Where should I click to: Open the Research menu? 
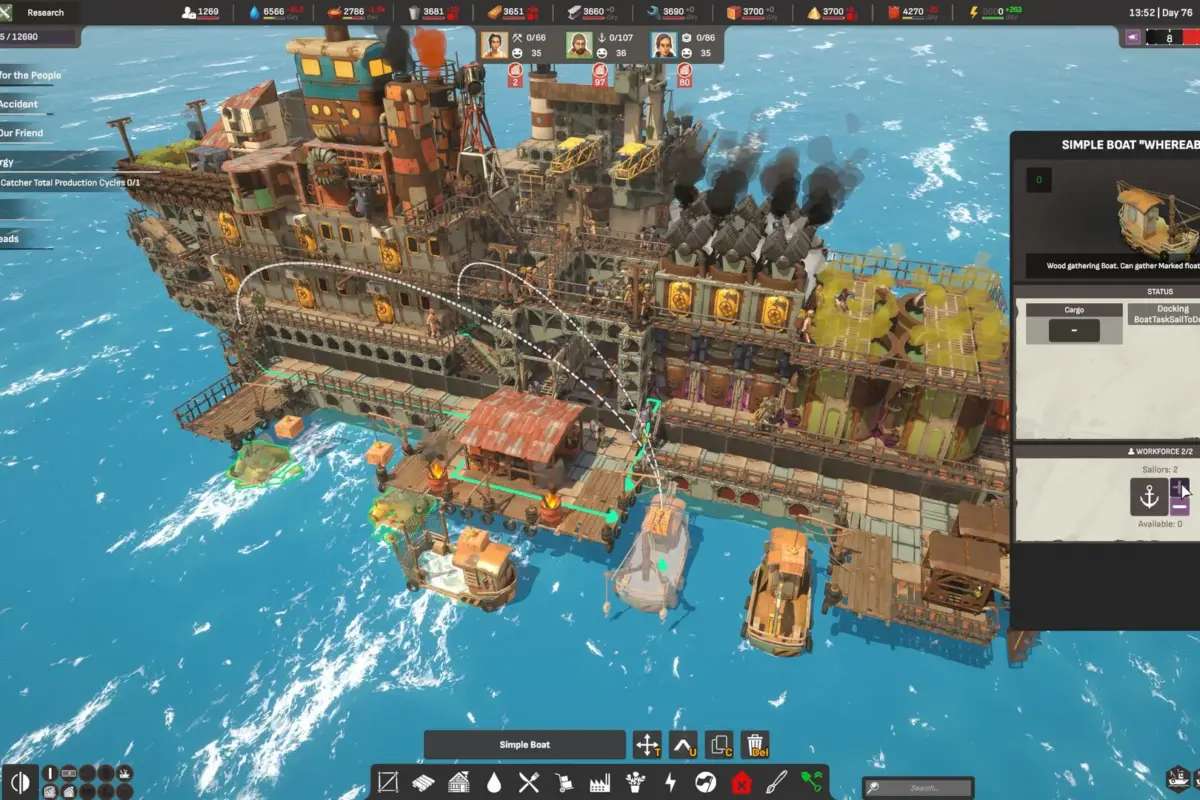45,12
